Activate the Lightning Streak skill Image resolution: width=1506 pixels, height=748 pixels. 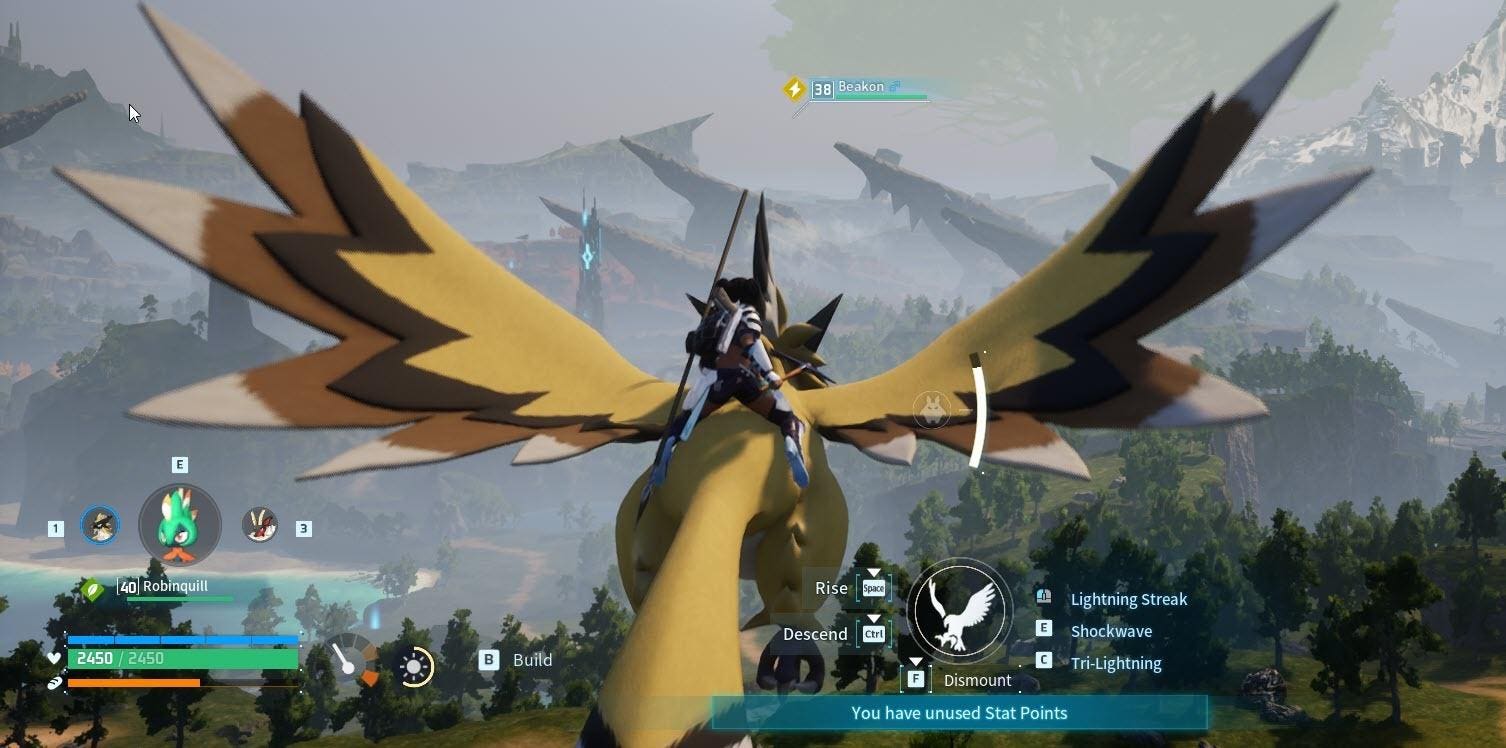[x=1128, y=599]
